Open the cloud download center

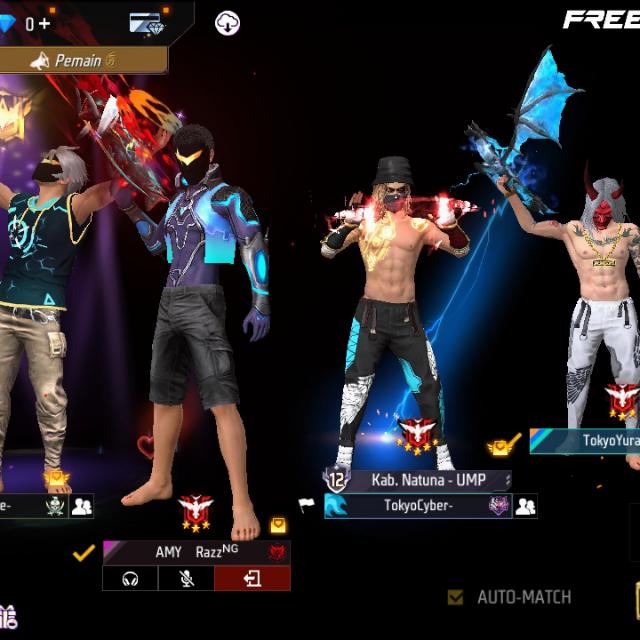click(229, 23)
